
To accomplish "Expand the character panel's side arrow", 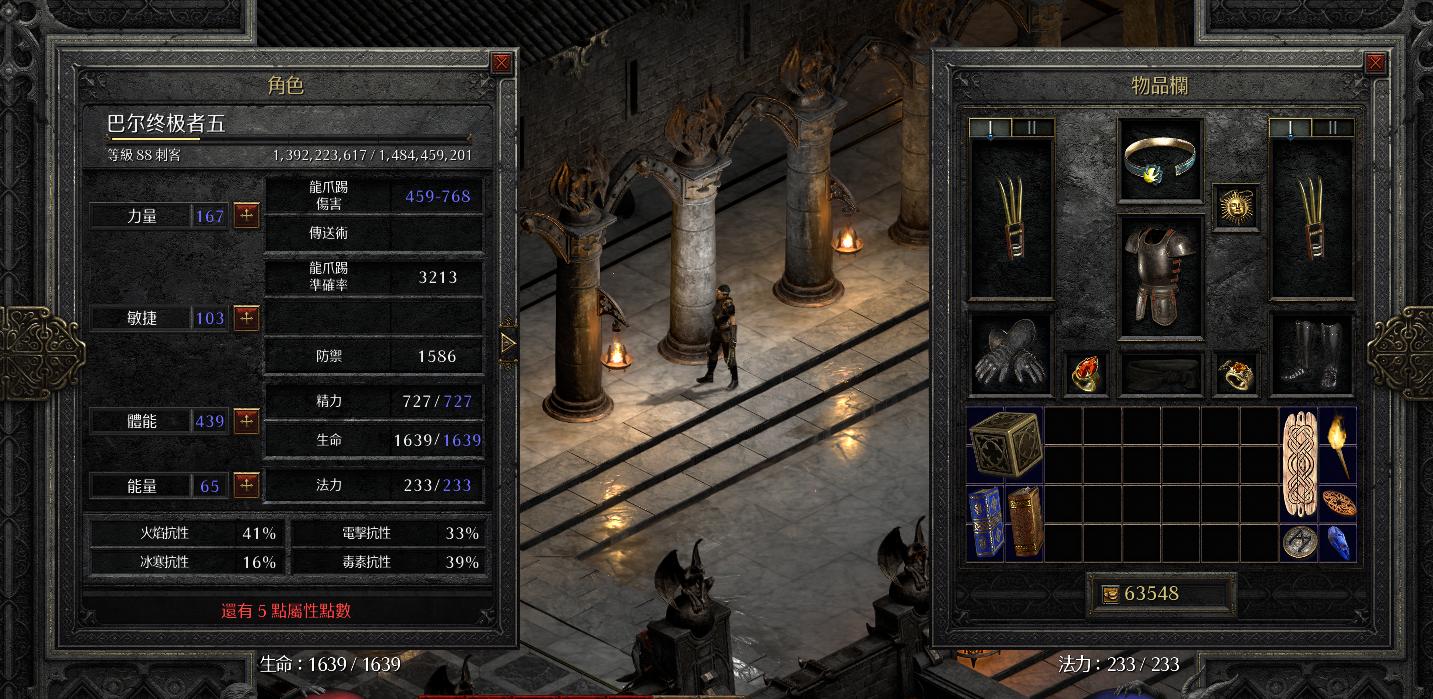I will tap(508, 343).
